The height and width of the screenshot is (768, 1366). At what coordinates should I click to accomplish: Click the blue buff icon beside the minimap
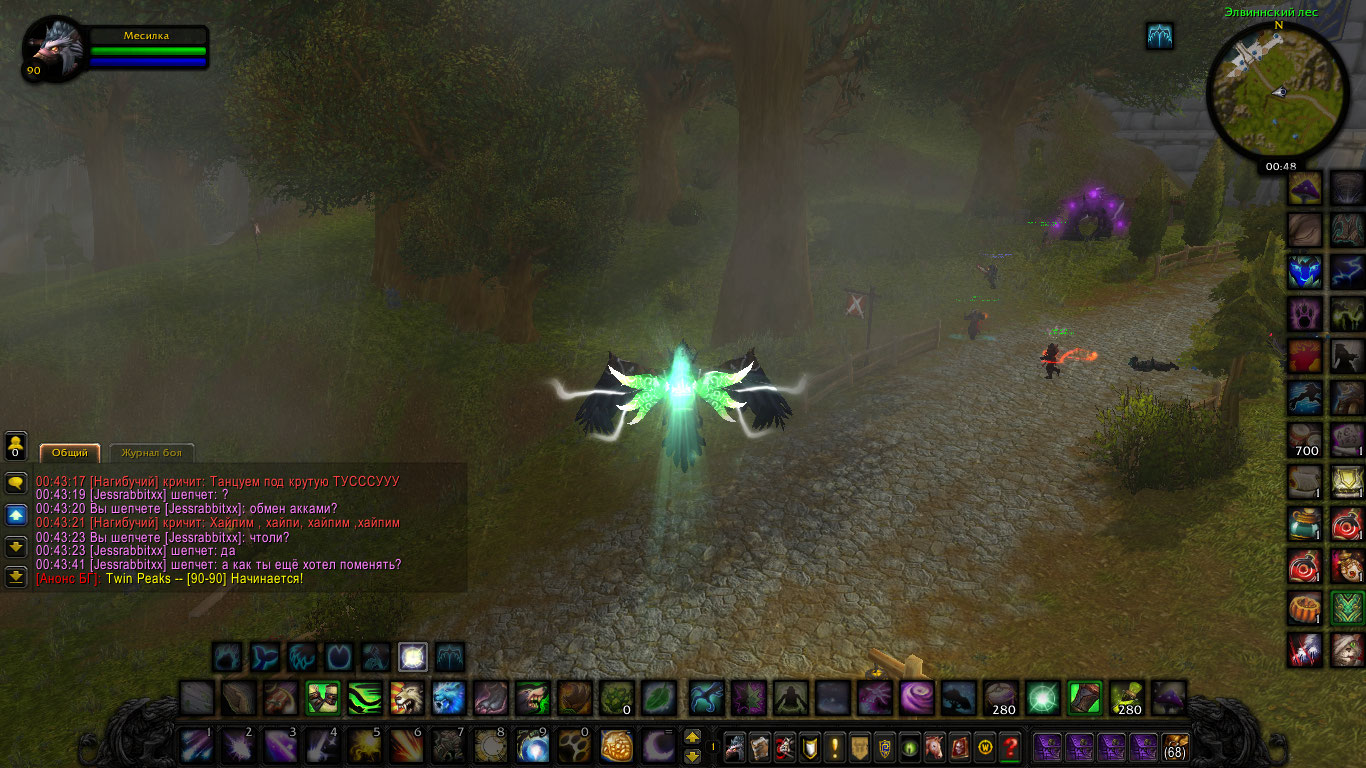[1160, 37]
